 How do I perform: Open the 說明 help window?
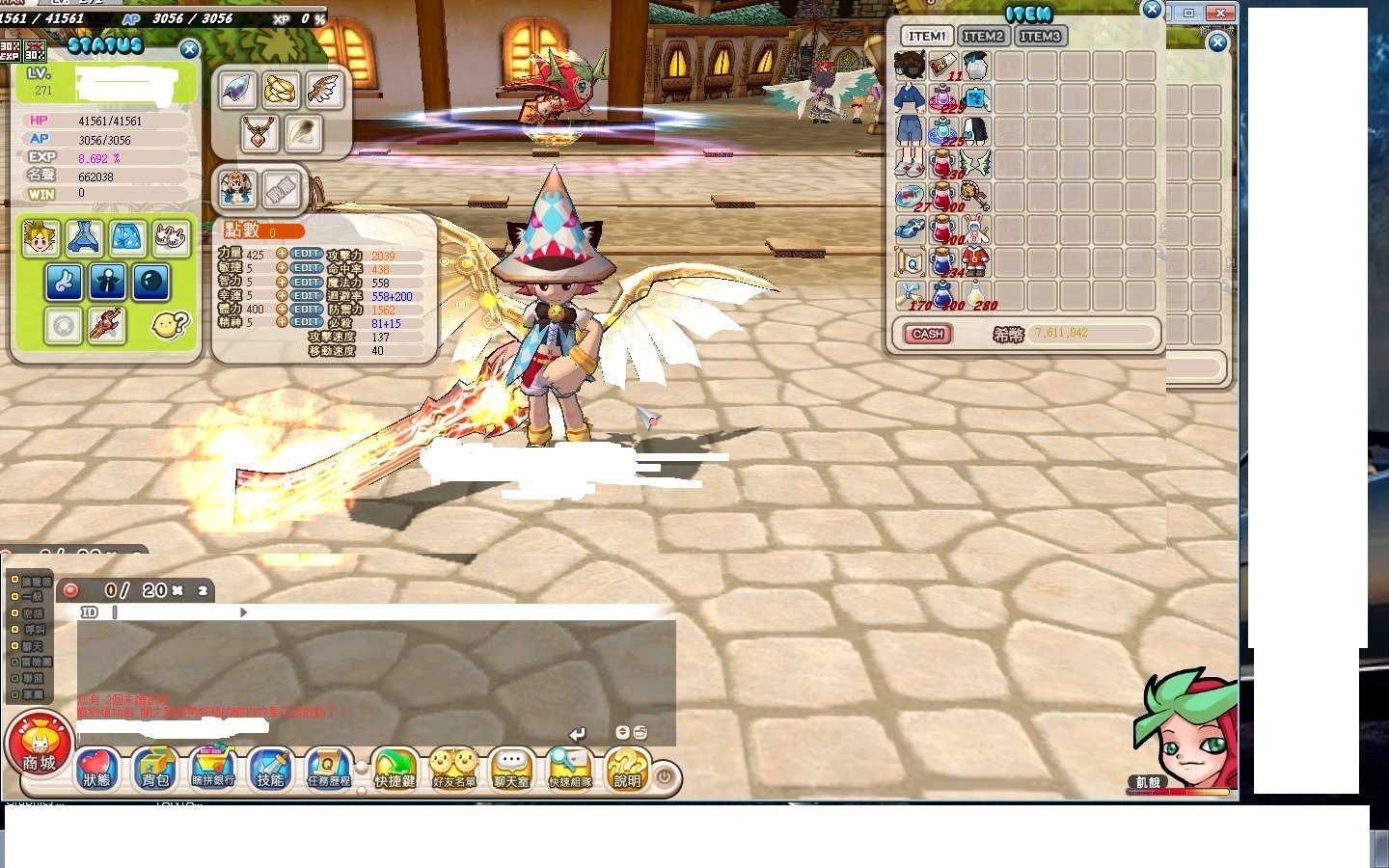click(628, 770)
